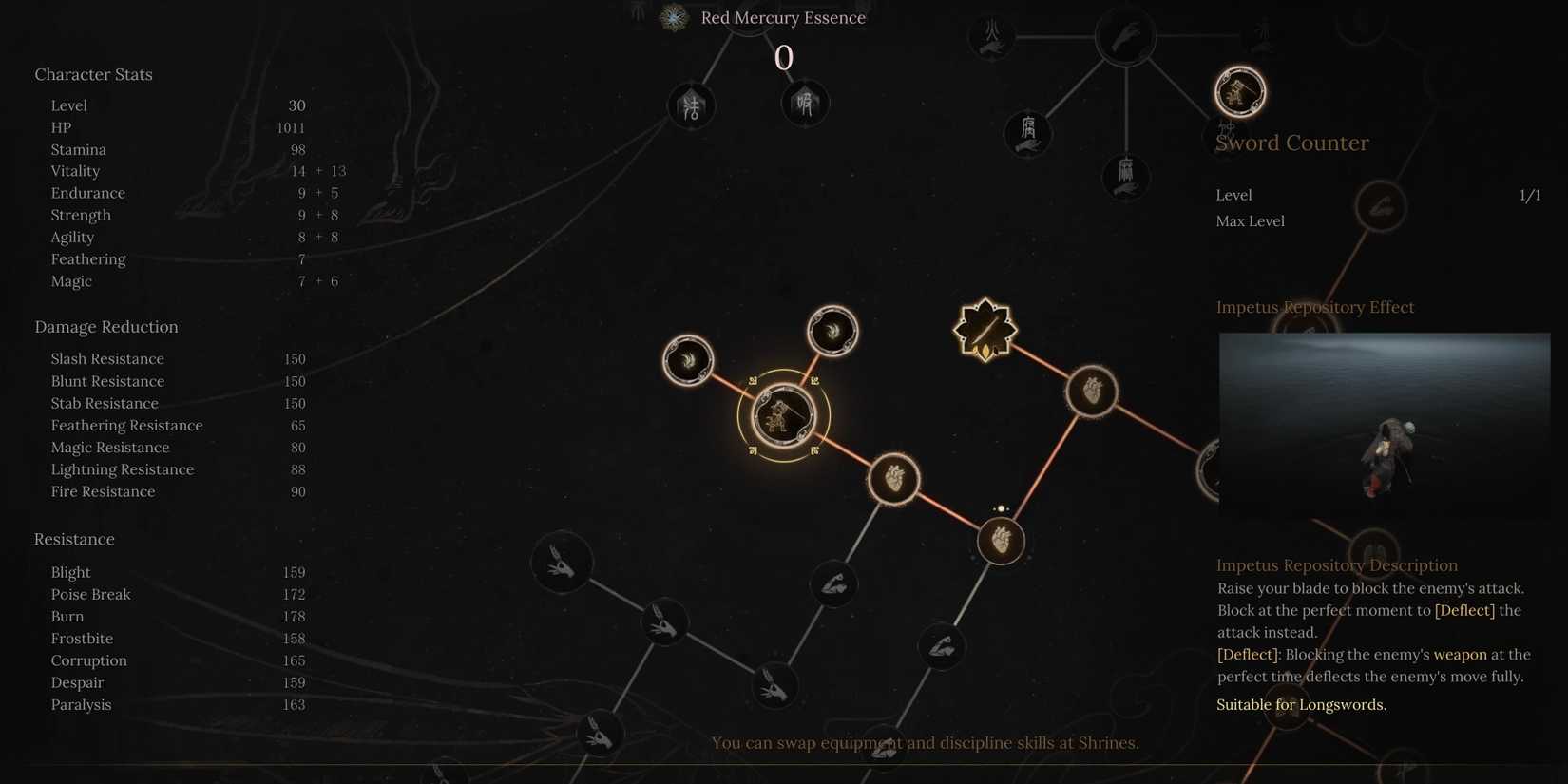Click the star-shaped deflect blade skill node

(x=985, y=328)
